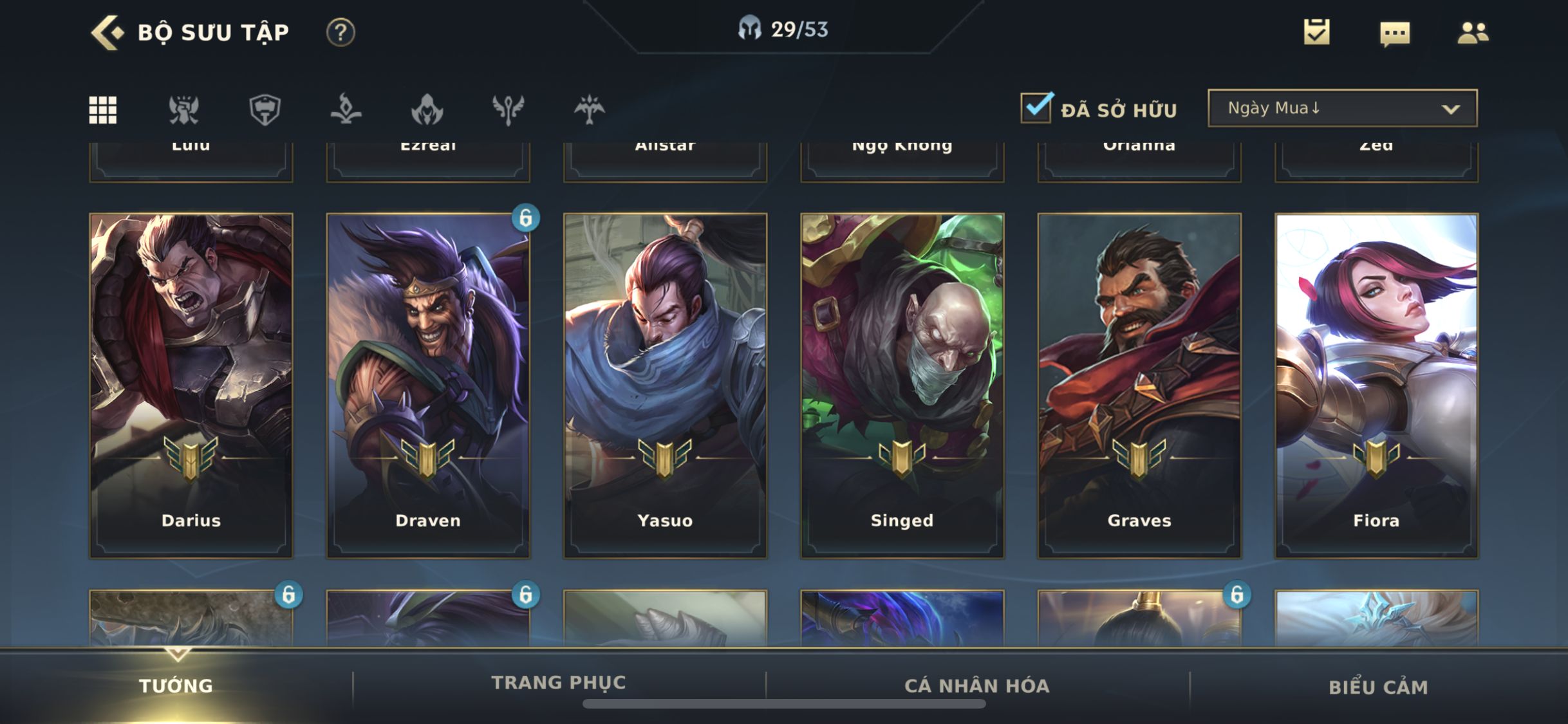The height and width of the screenshot is (724, 1568).
Task: Filter champions by the shield tank role
Action: tap(265, 109)
